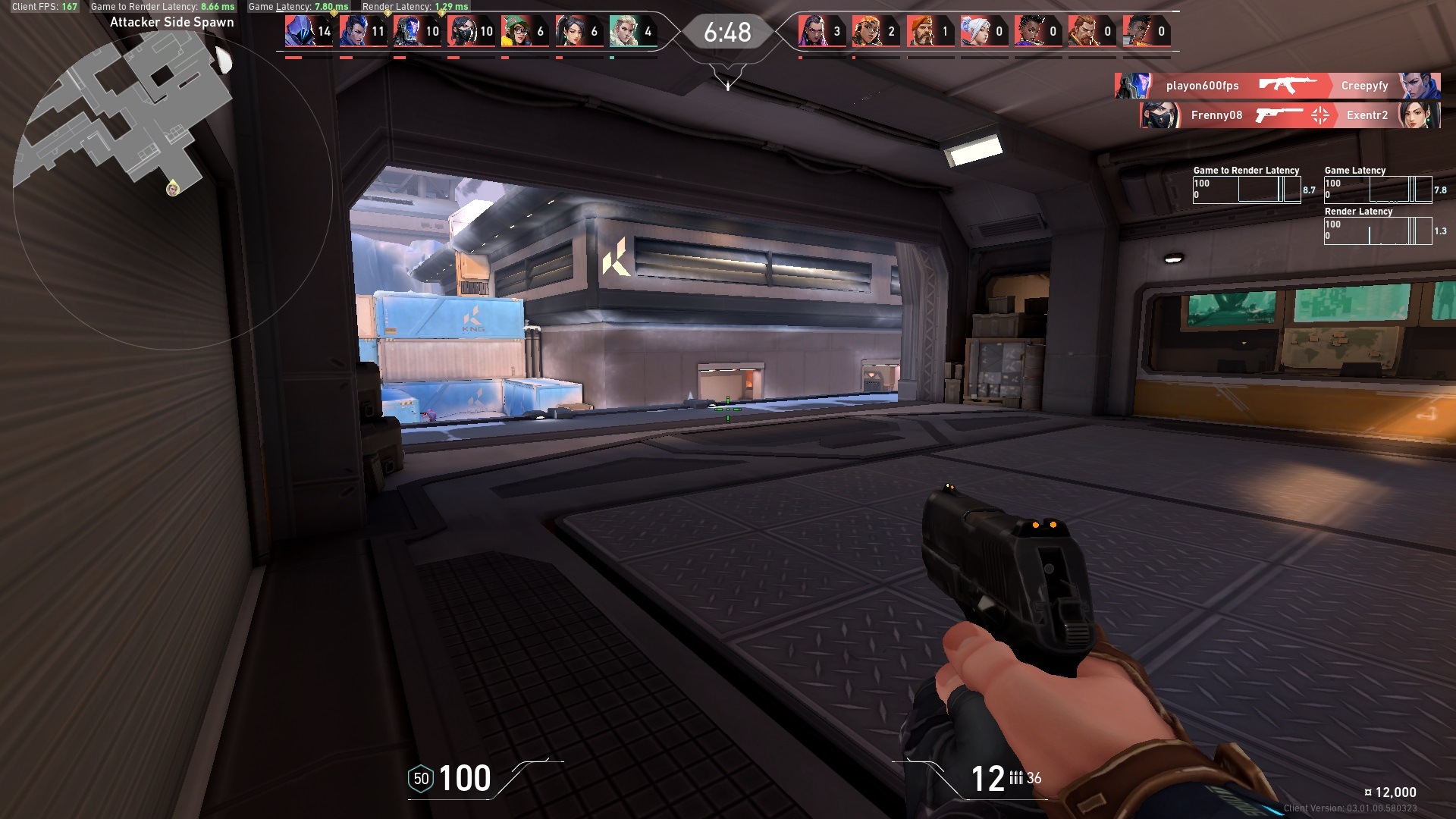
Task: Choose the Killjoy portrait in the top bar
Action: (514, 31)
